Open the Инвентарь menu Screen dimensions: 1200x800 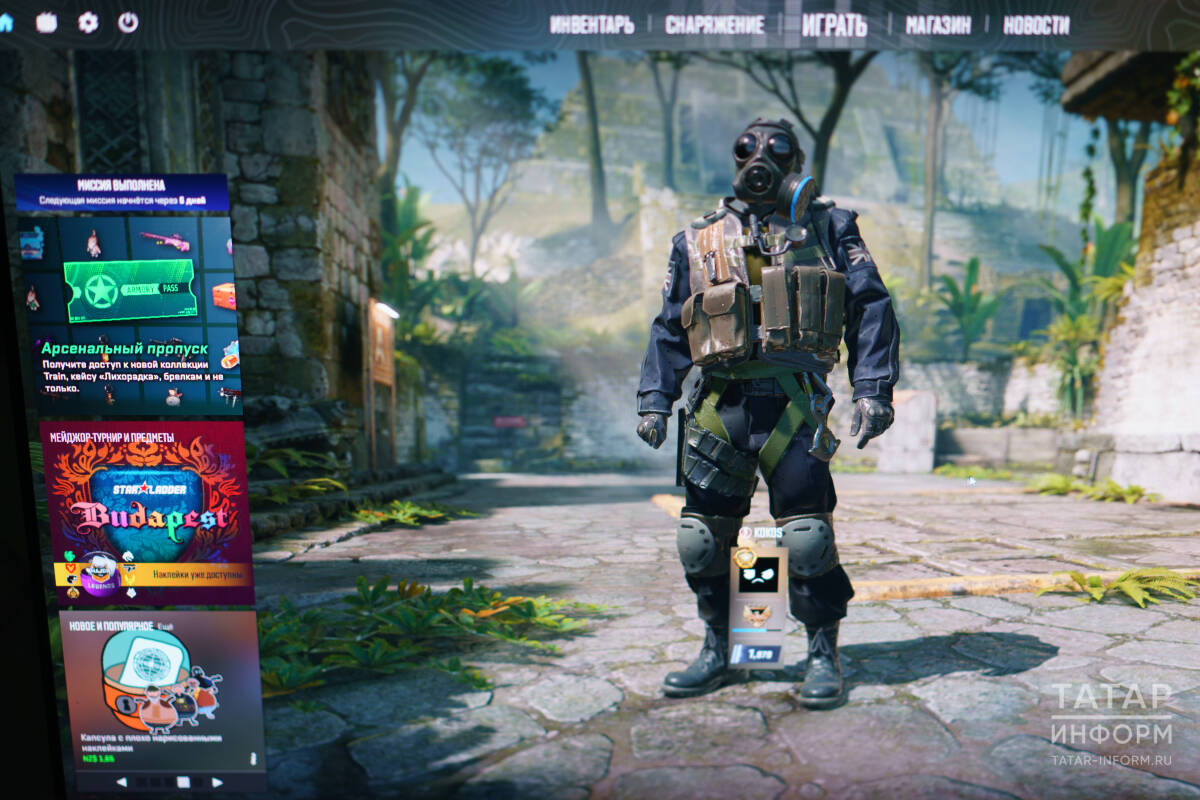(591, 25)
